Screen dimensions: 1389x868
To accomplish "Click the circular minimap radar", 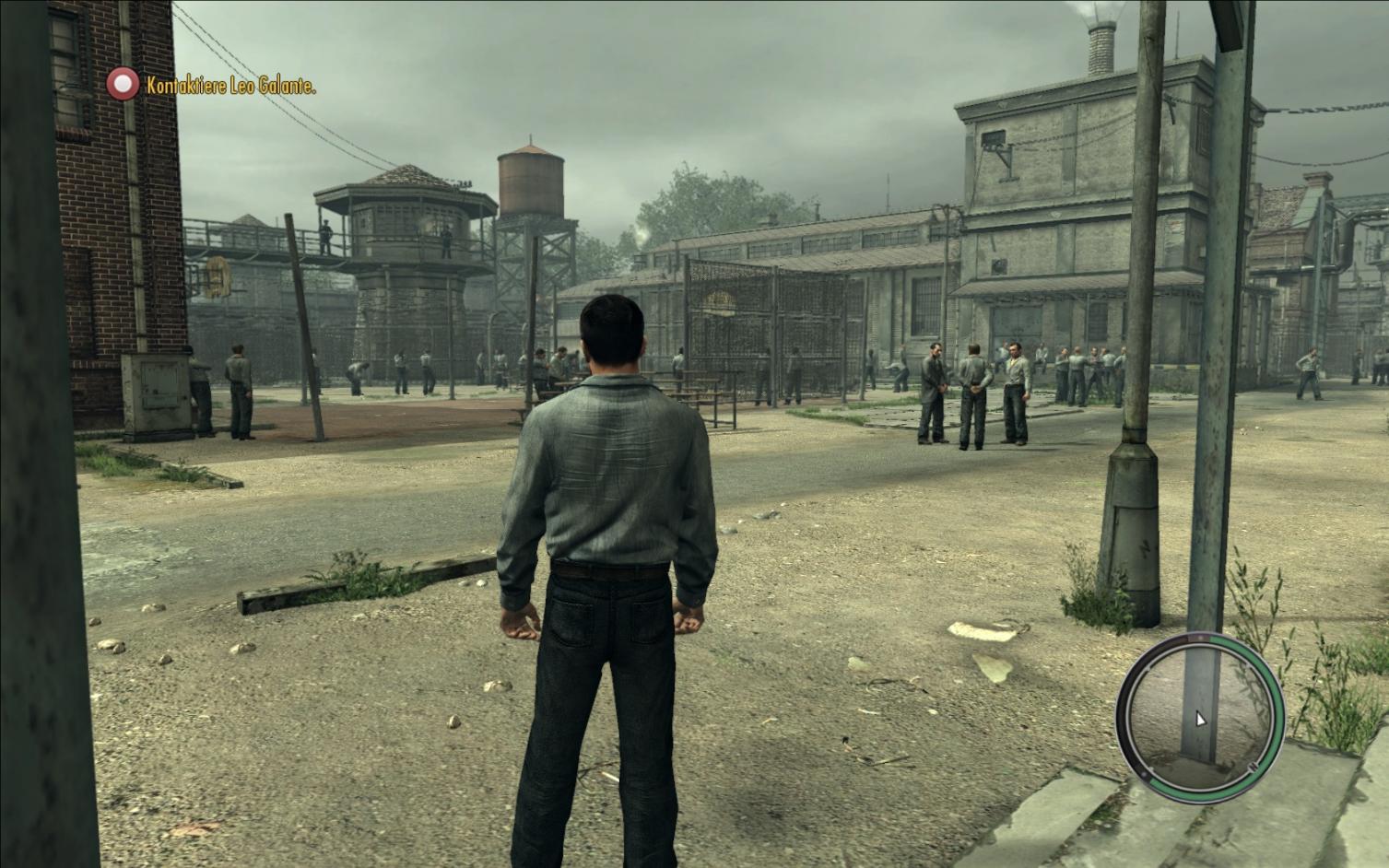I will pyautogui.click(x=1199, y=712).
